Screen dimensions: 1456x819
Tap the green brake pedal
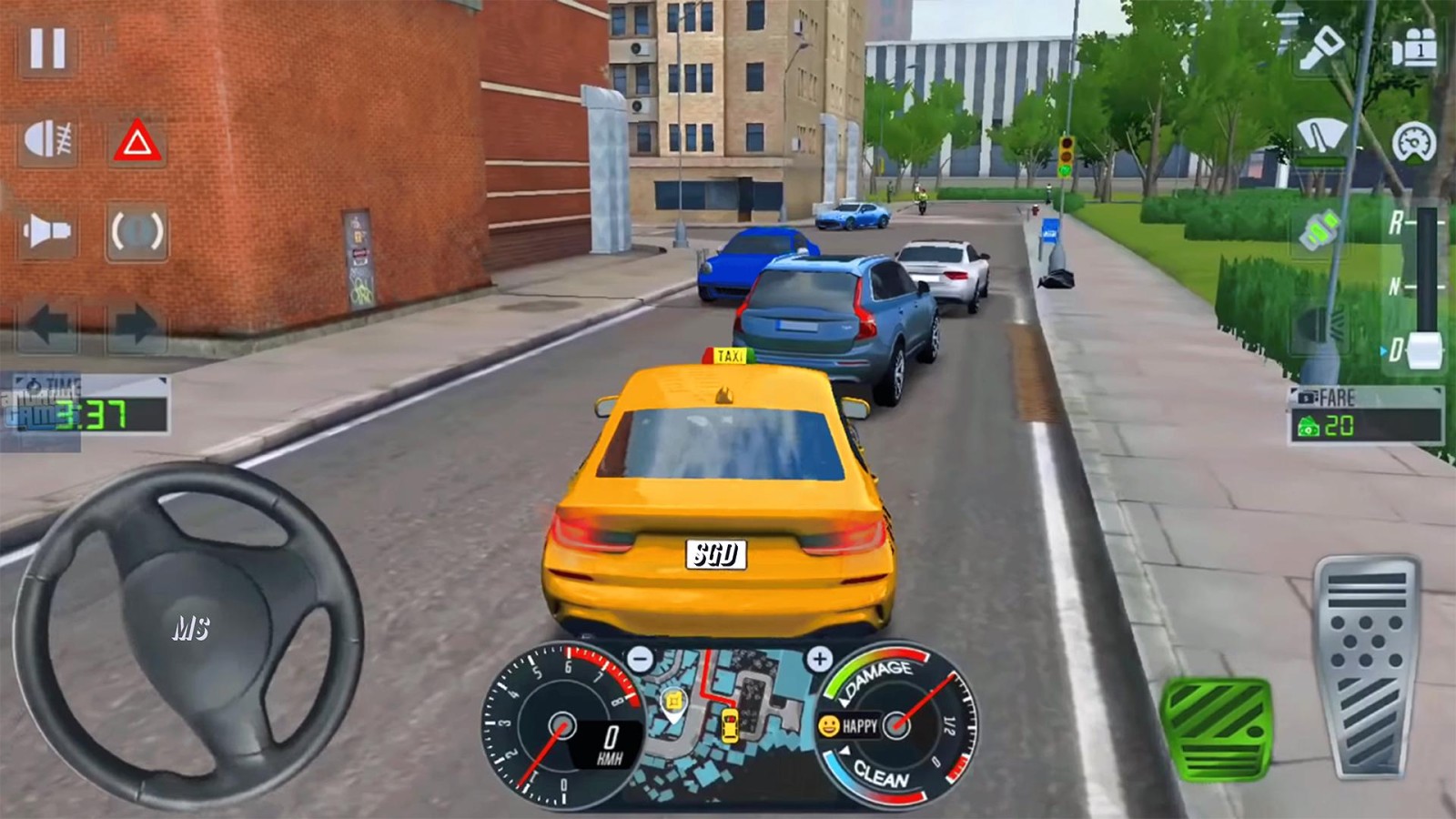click(x=1215, y=728)
